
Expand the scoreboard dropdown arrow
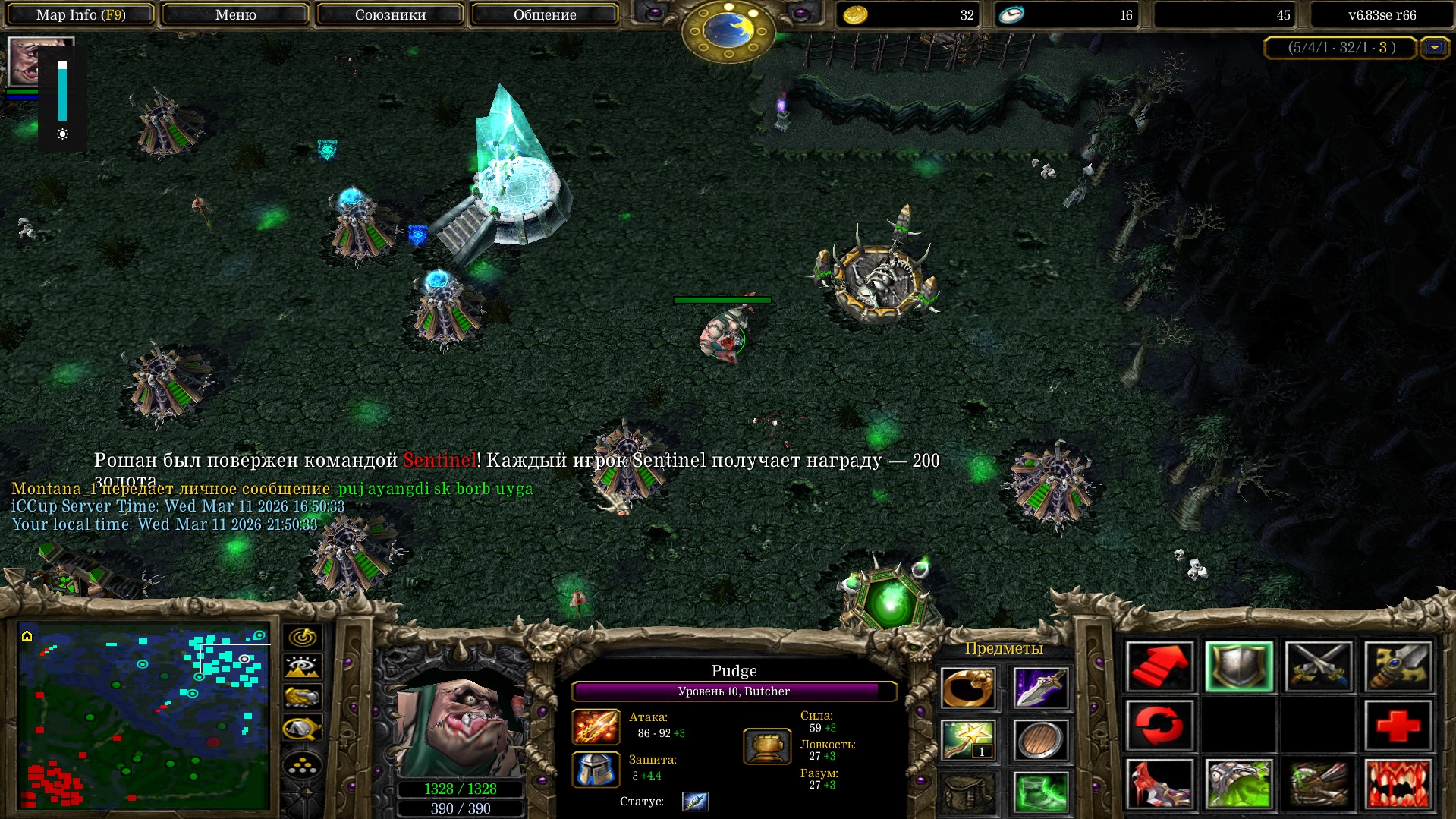[x=1434, y=48]
